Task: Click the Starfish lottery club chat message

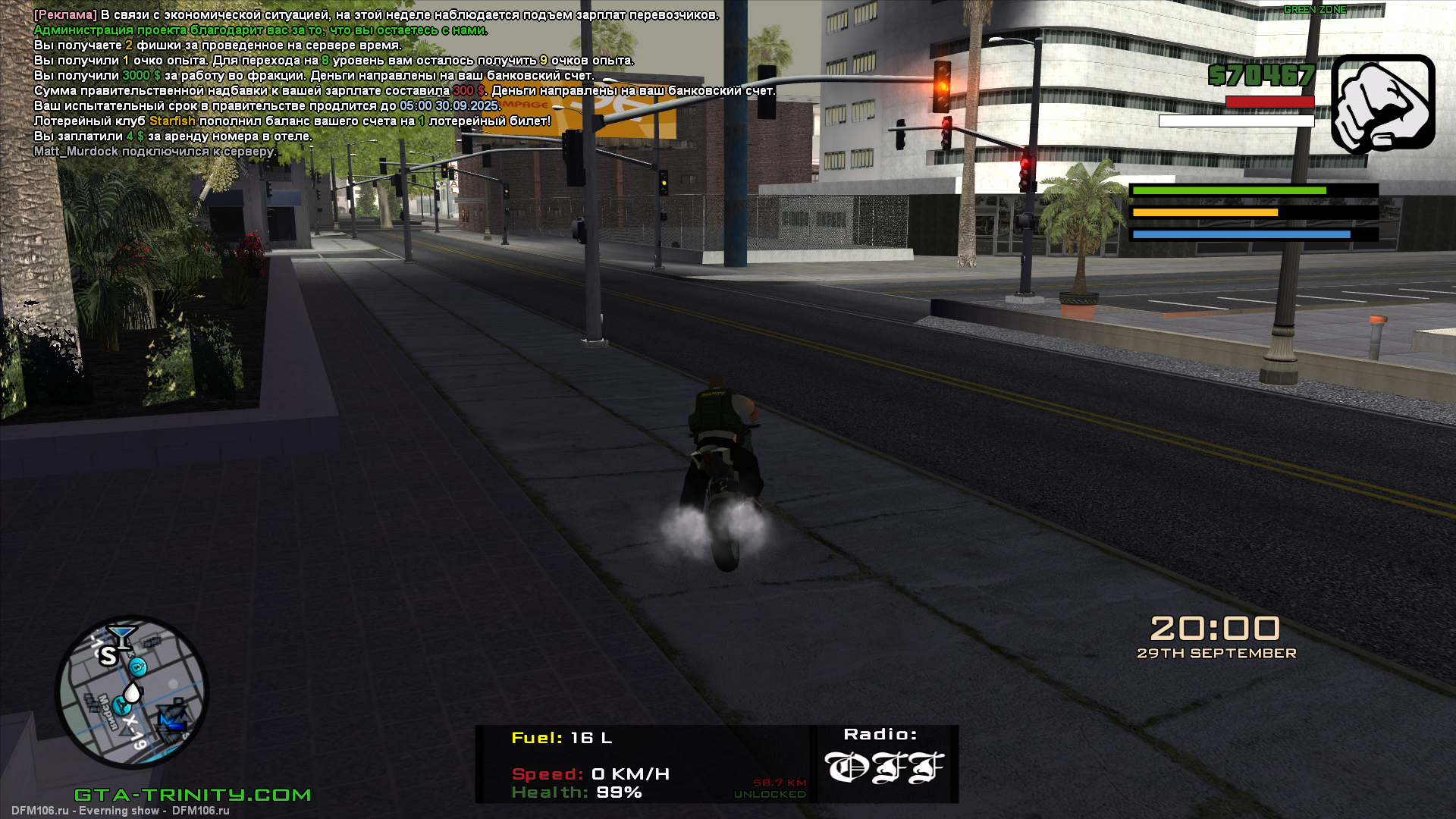Action: click(292, 121)
